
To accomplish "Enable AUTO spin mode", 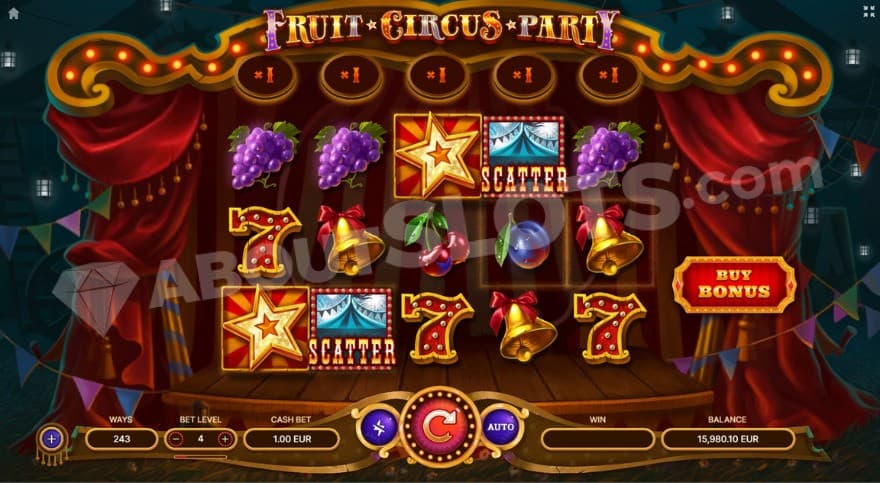I will tap(500, 428).
